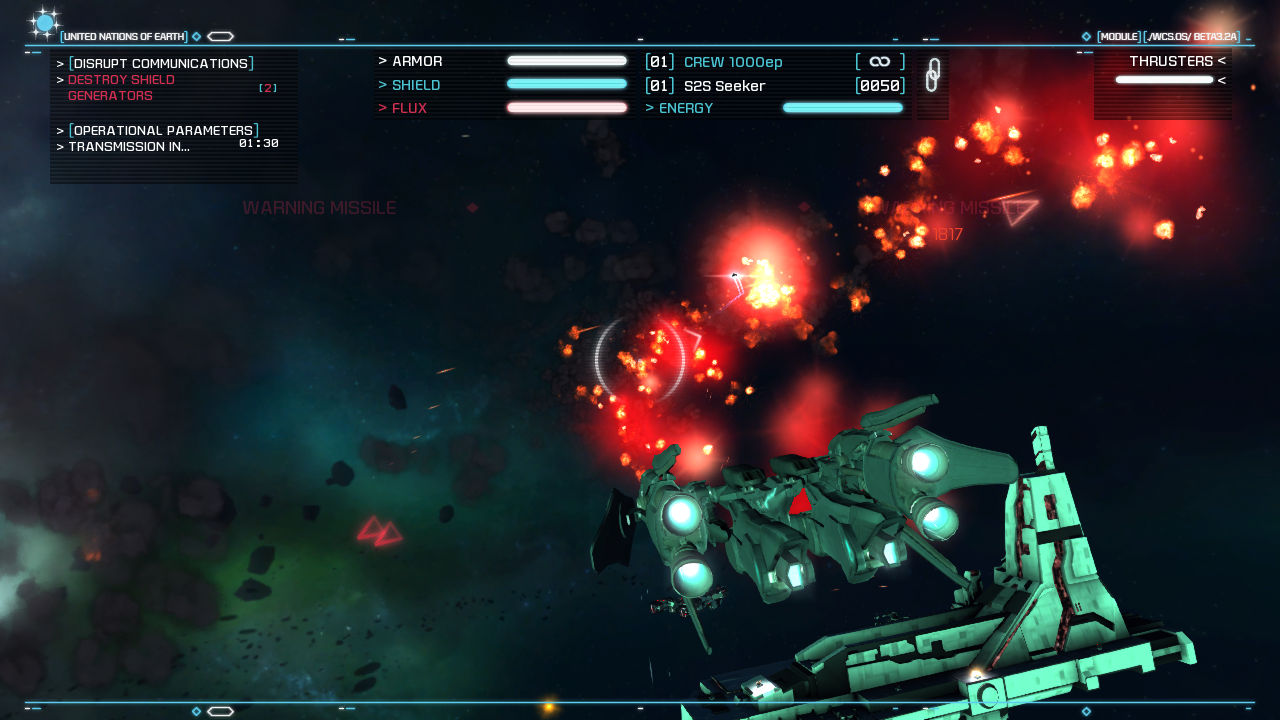
Task: Click the diamond icon next to MODULE label
Action: click(1086, 36)
